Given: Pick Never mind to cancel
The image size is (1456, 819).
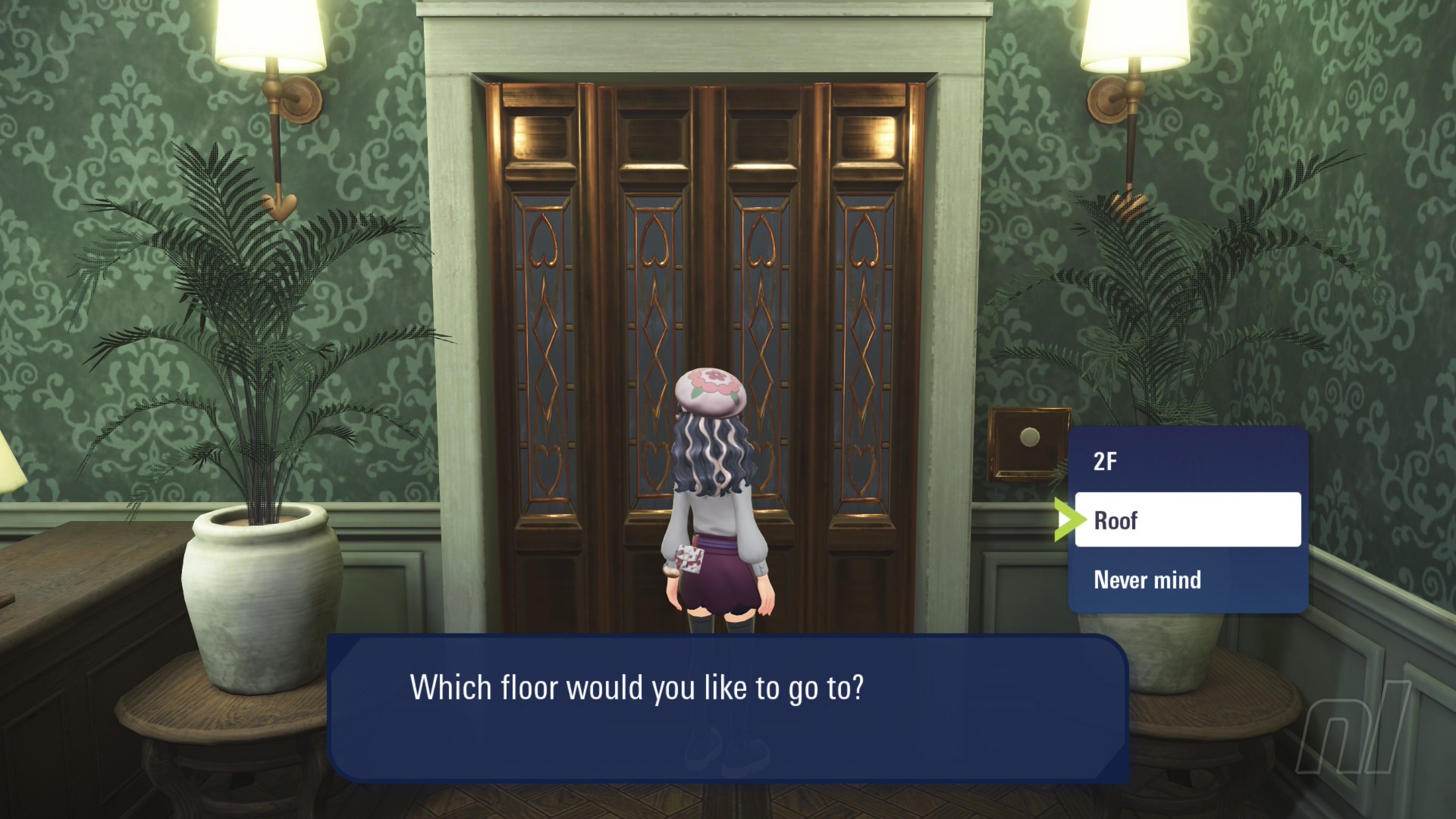Looking at the screenshot, I should tap(1187, 580).
